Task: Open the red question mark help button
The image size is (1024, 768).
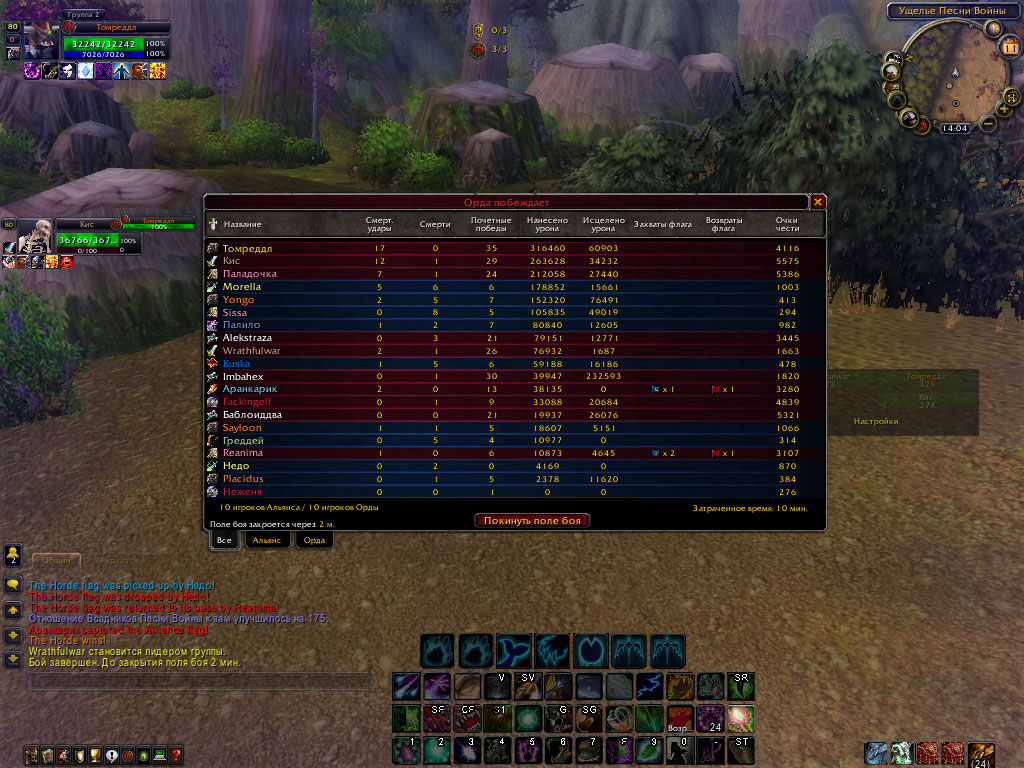Action: 176,755
